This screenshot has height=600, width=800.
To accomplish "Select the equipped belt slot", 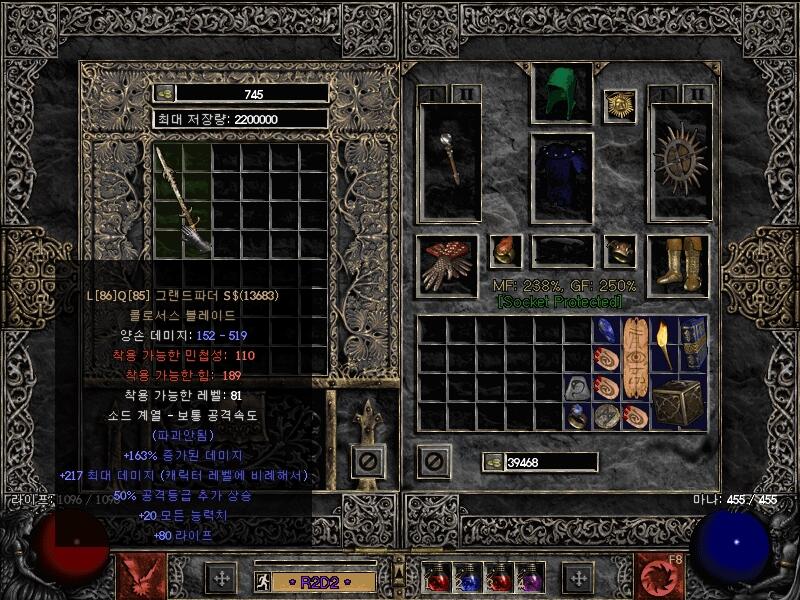I will (x=561, y=250).
